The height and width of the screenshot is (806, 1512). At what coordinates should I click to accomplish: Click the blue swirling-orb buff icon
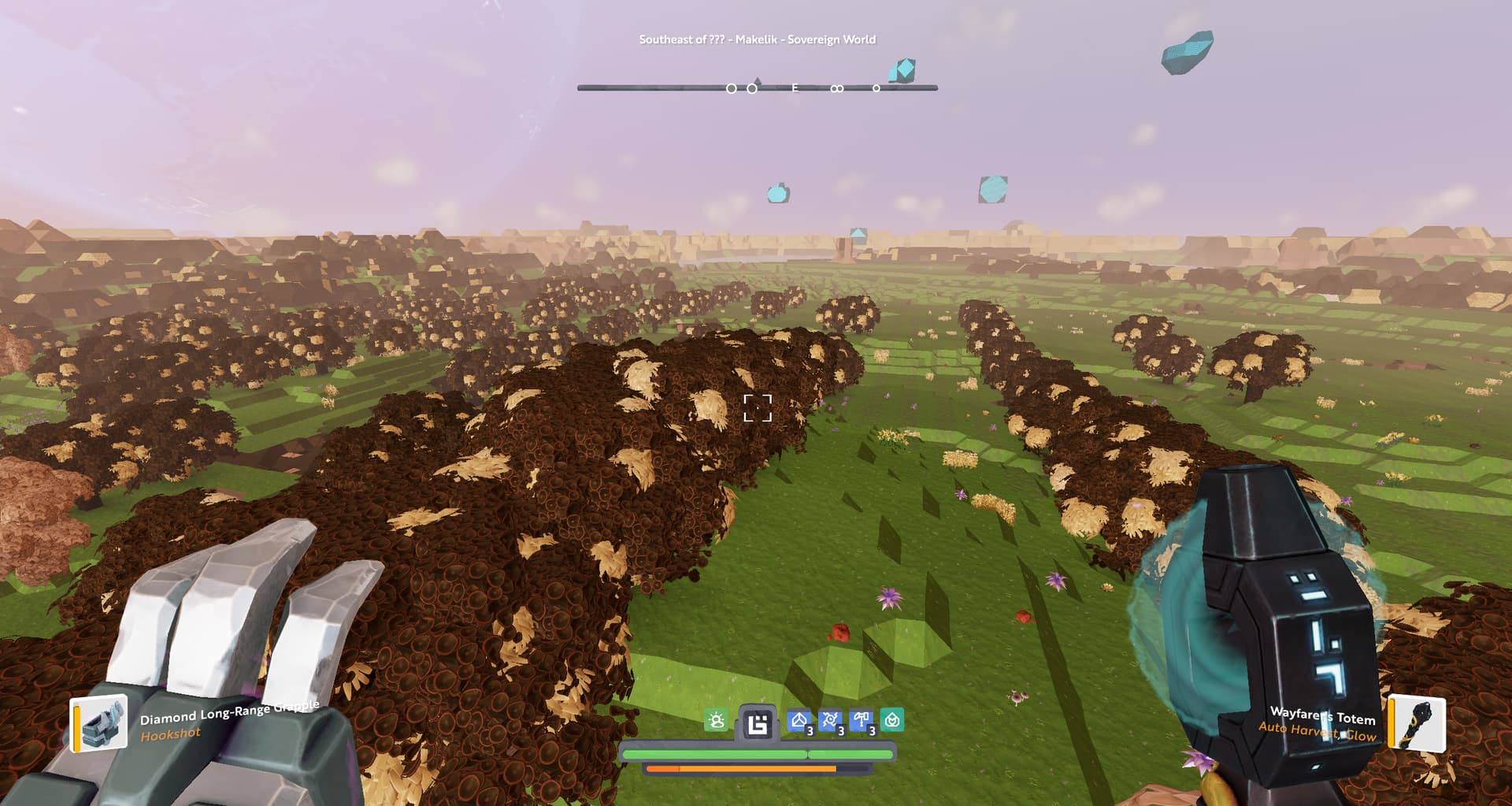coord(830,720)
